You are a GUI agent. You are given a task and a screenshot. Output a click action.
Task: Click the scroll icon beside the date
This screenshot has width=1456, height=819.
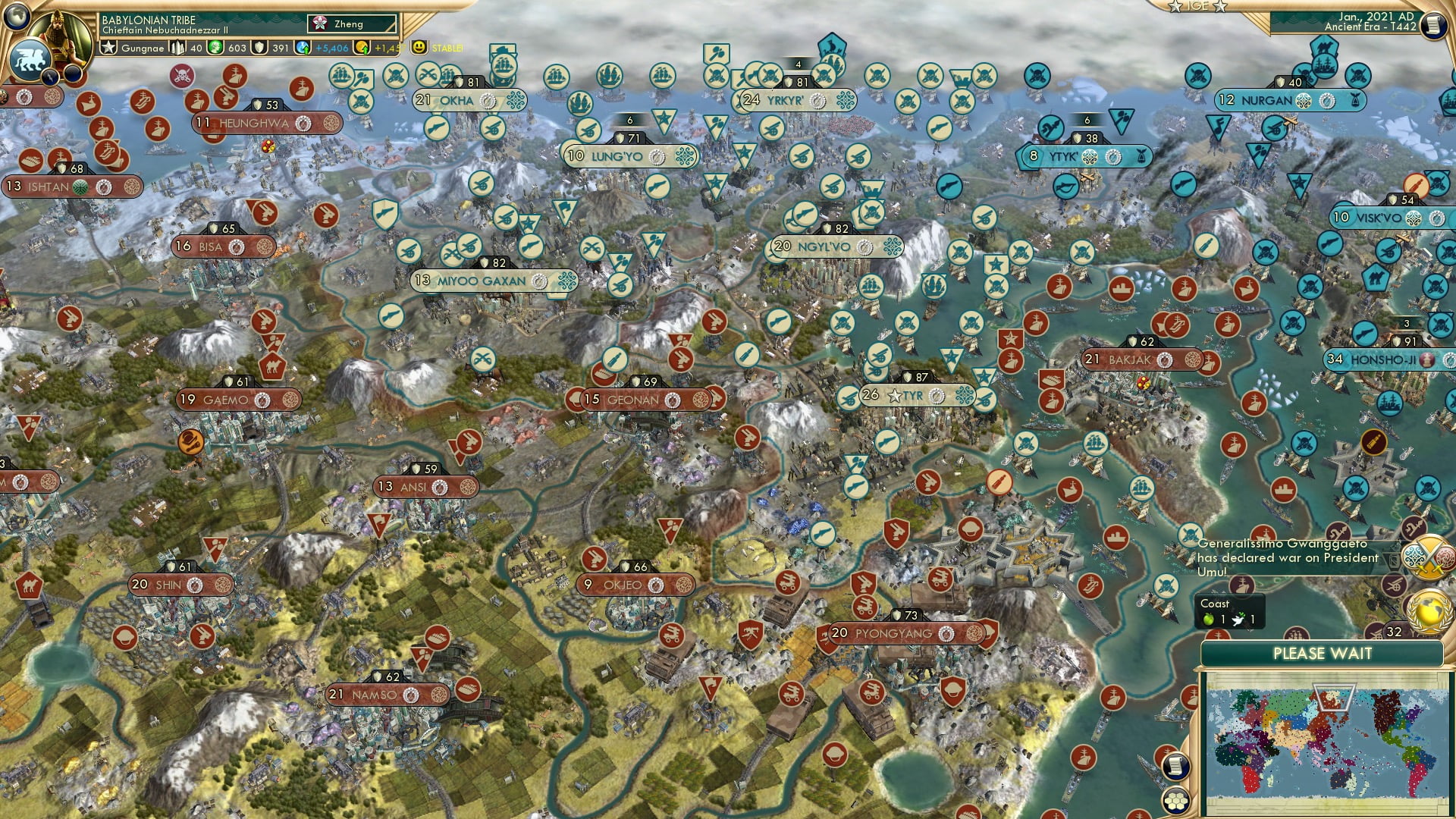click(1432, 26)
